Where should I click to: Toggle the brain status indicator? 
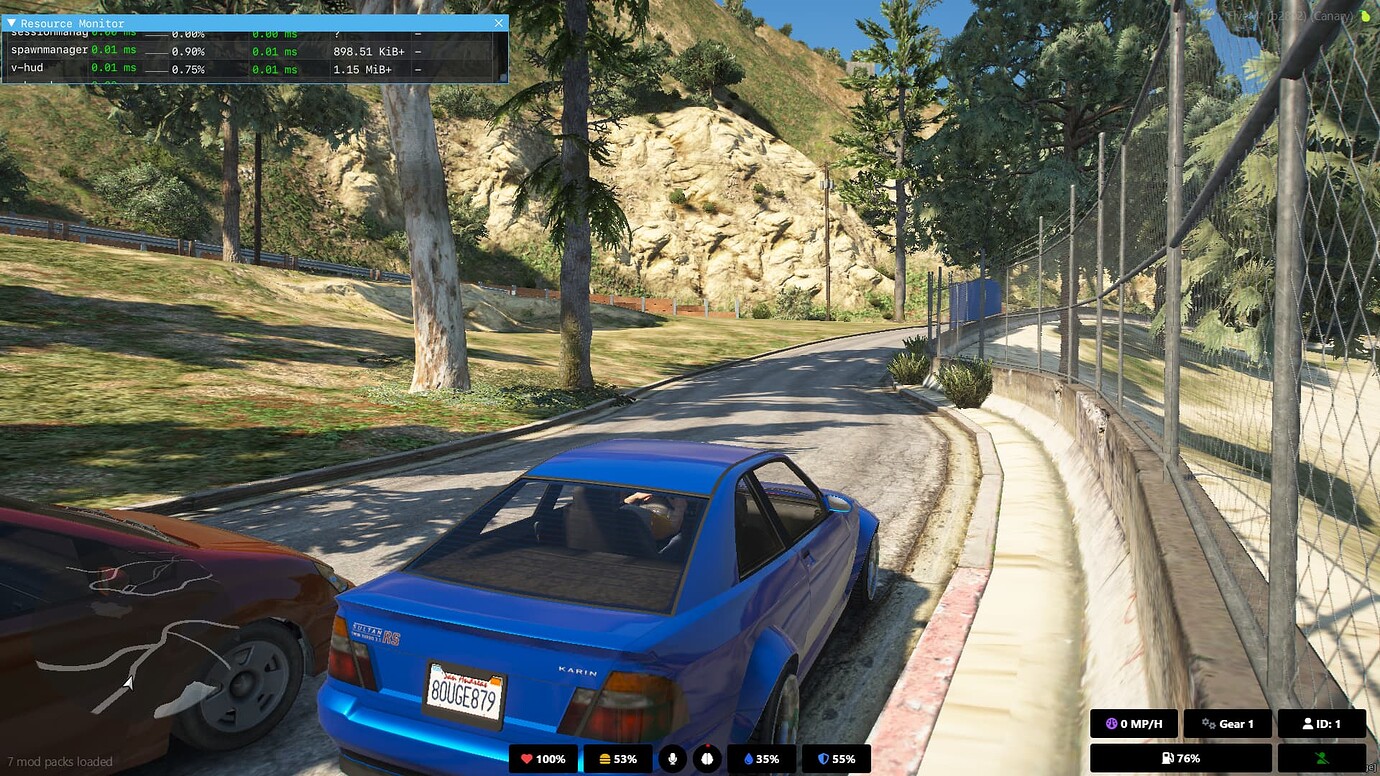[x=709, y=758]
